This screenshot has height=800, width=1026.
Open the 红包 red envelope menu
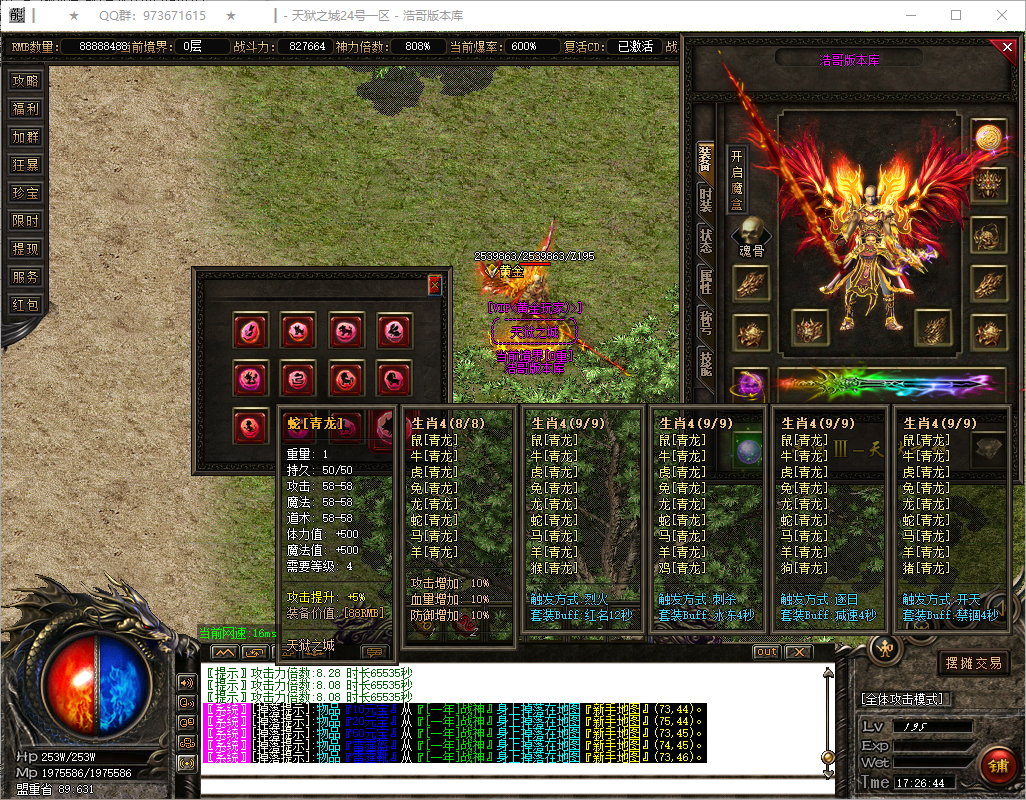coord(25,305)
